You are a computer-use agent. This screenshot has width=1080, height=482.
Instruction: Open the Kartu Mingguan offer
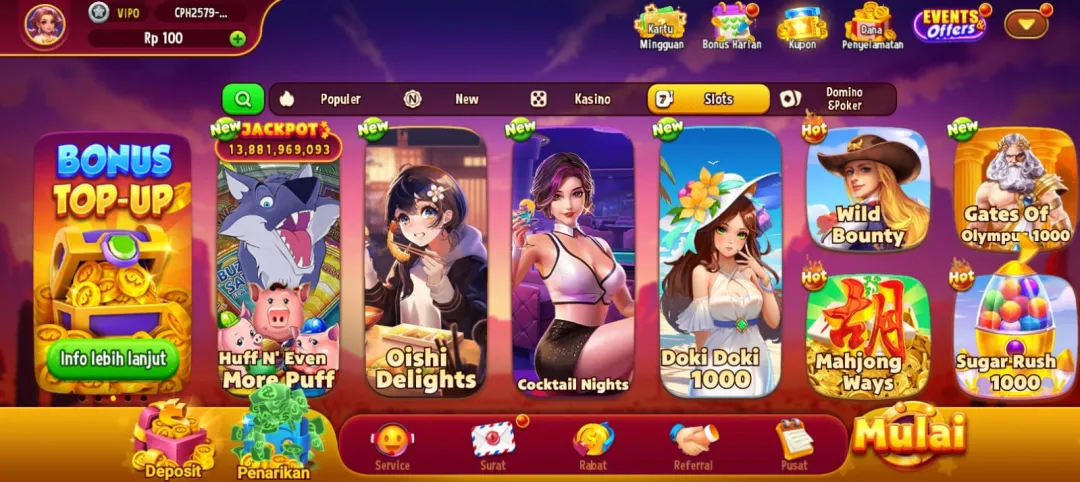[659, 25]
